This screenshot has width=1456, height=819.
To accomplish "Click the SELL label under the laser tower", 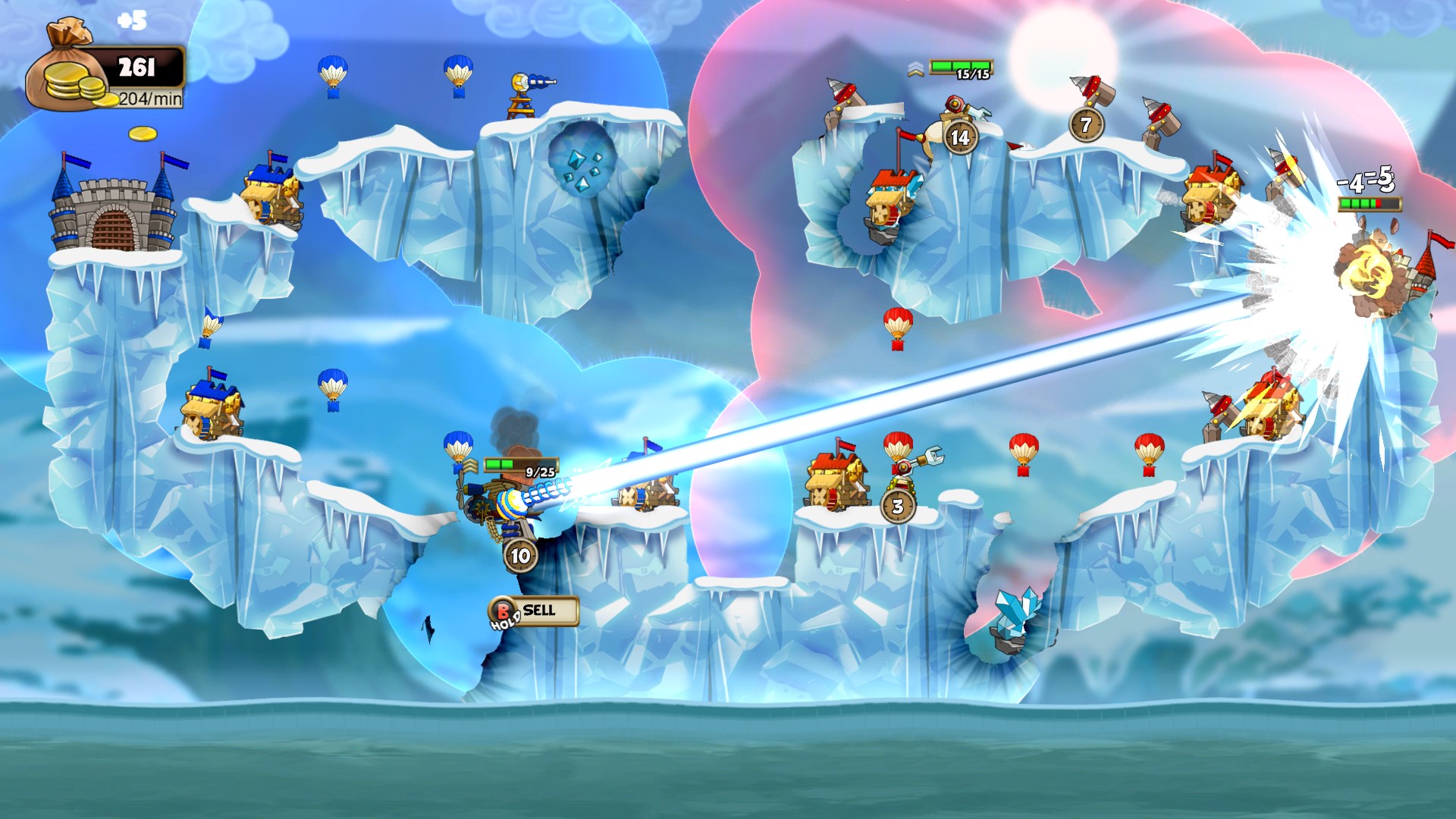I will pyautogui.click(x=539, y=610).
